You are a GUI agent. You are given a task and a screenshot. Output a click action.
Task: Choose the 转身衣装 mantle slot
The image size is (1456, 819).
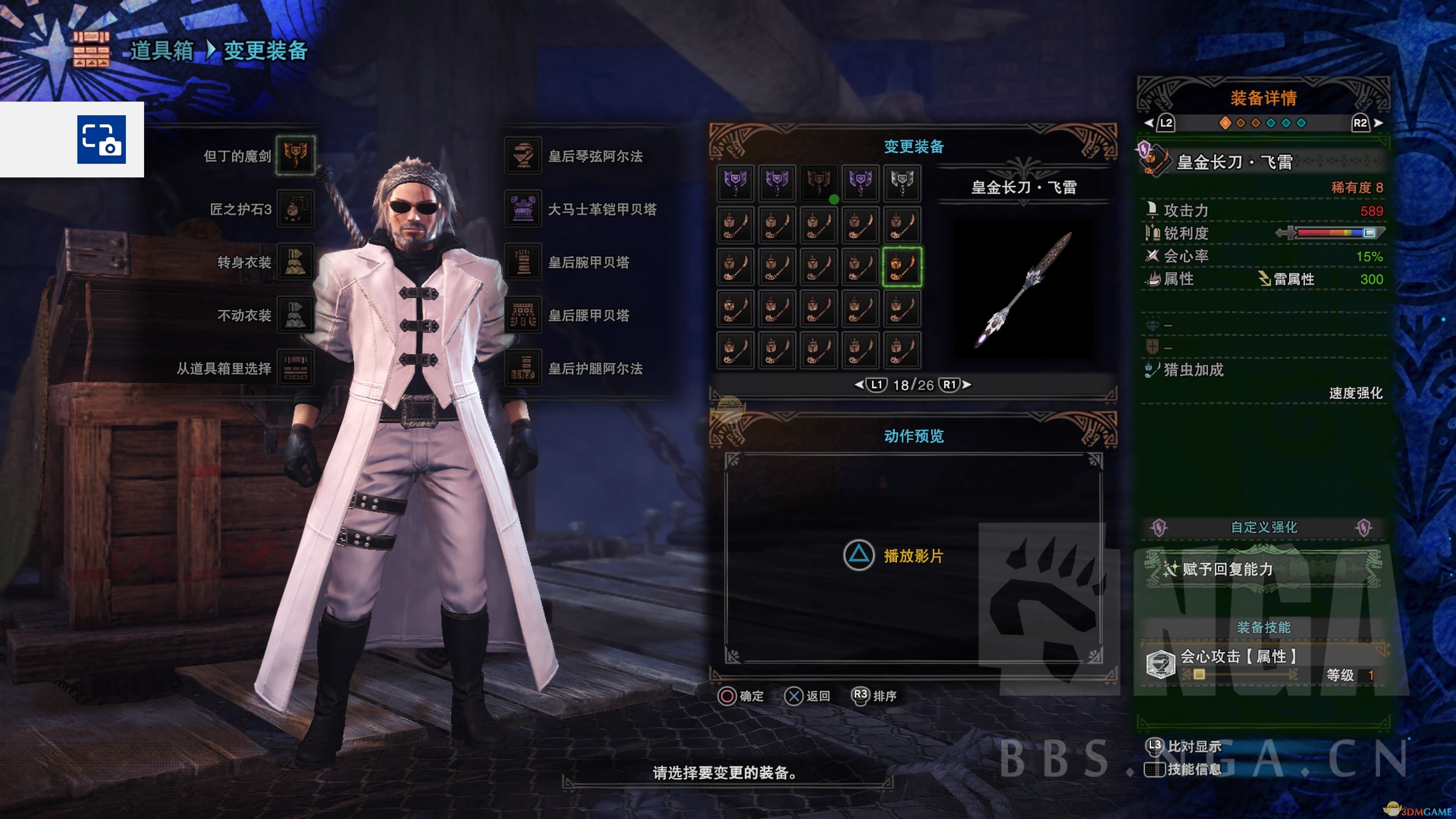tap(295, 262)
